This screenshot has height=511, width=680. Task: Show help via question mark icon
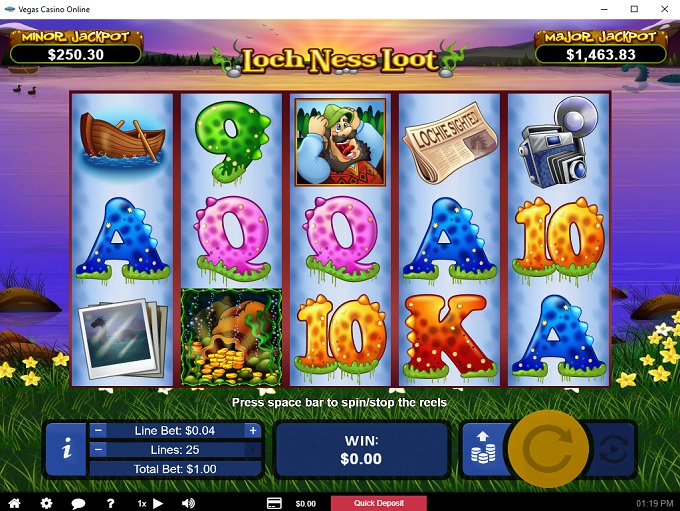pyautogui.click(x=110, y=503)
